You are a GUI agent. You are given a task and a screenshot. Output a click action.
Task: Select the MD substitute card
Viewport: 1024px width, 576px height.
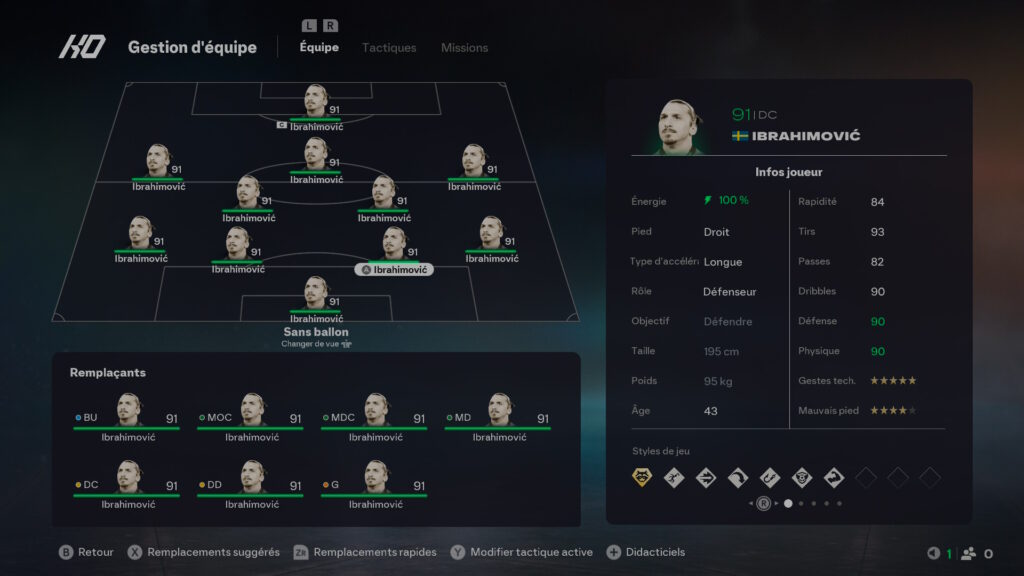[498, 416]
